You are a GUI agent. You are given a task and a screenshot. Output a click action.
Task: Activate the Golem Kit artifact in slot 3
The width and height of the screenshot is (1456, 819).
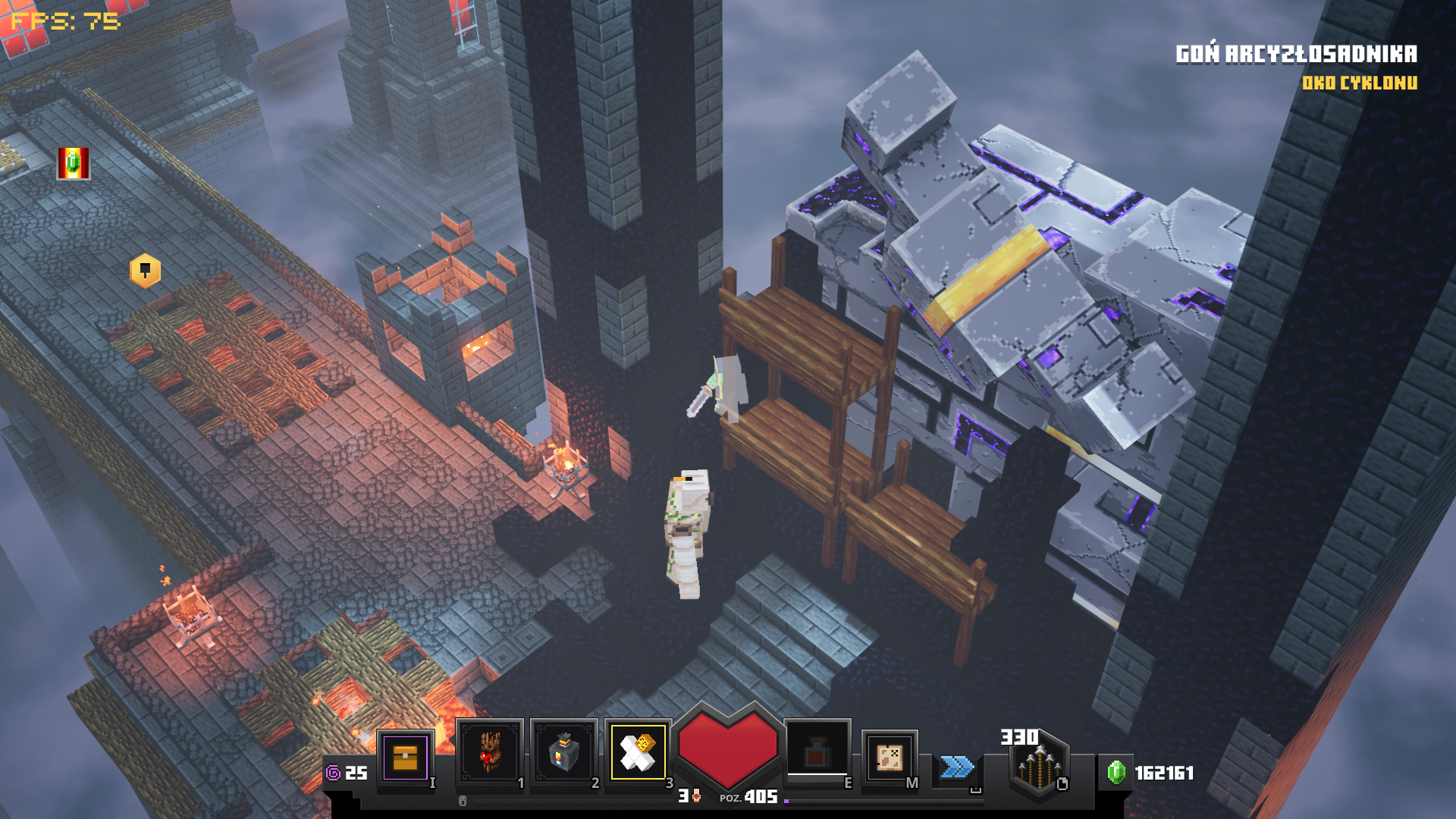pos(638,752)
